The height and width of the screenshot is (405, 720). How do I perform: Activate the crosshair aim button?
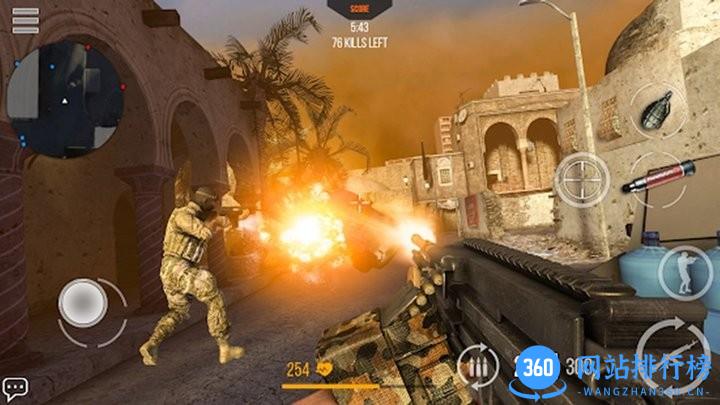pos(582,180)
